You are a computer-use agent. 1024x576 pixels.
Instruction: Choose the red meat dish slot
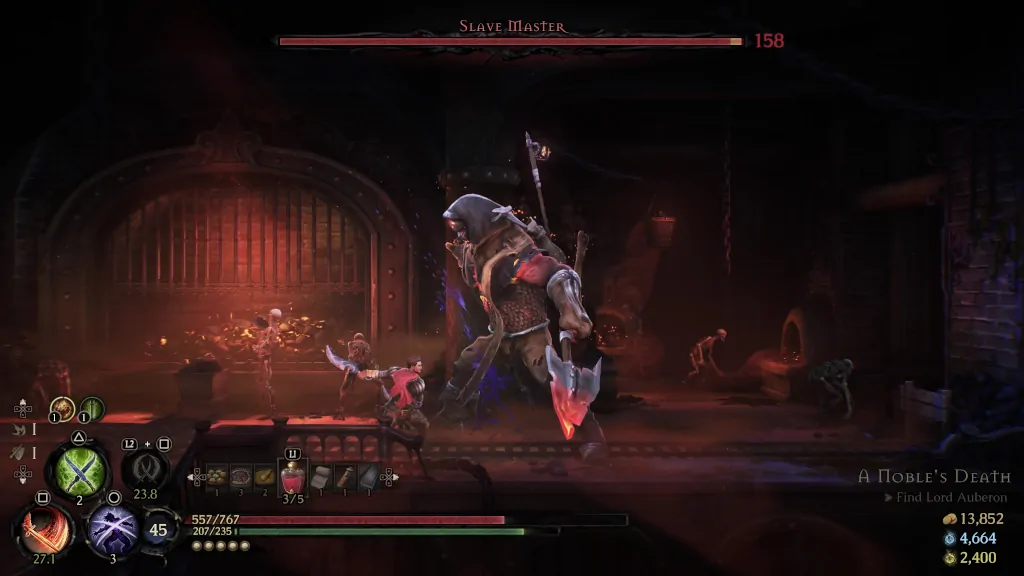(240, 477)
